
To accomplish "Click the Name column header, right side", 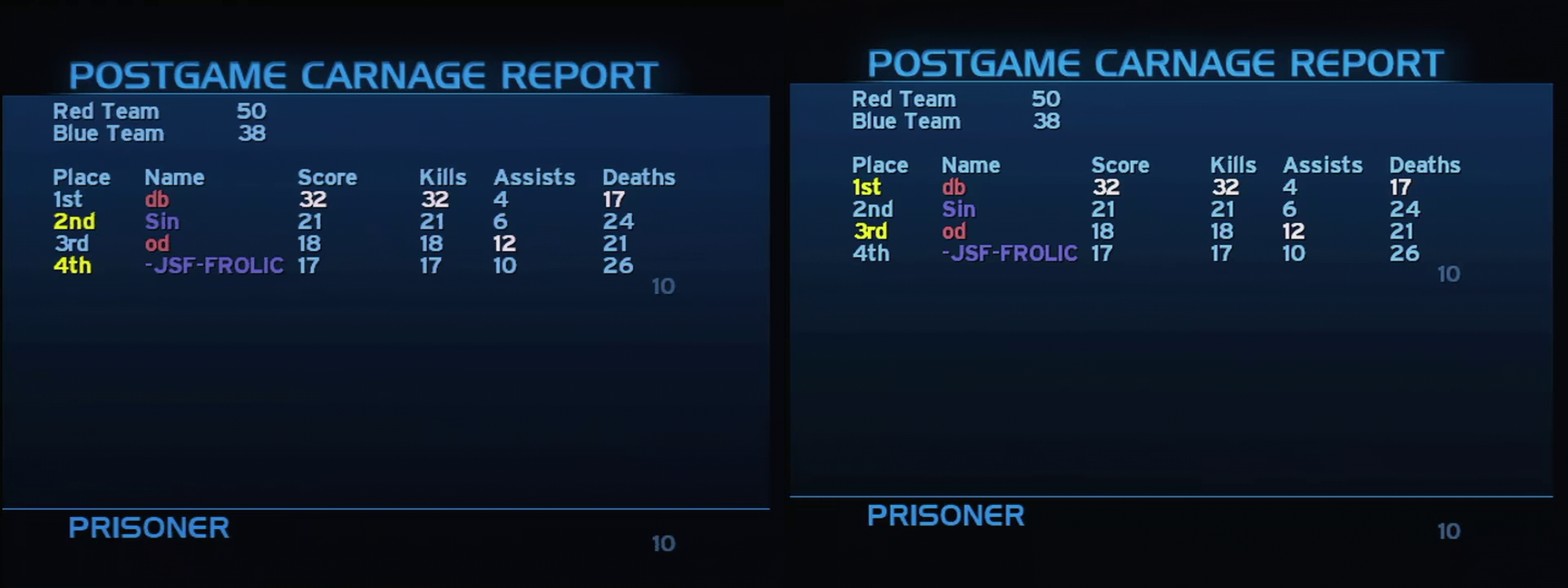I will click(x=971, y=164).
